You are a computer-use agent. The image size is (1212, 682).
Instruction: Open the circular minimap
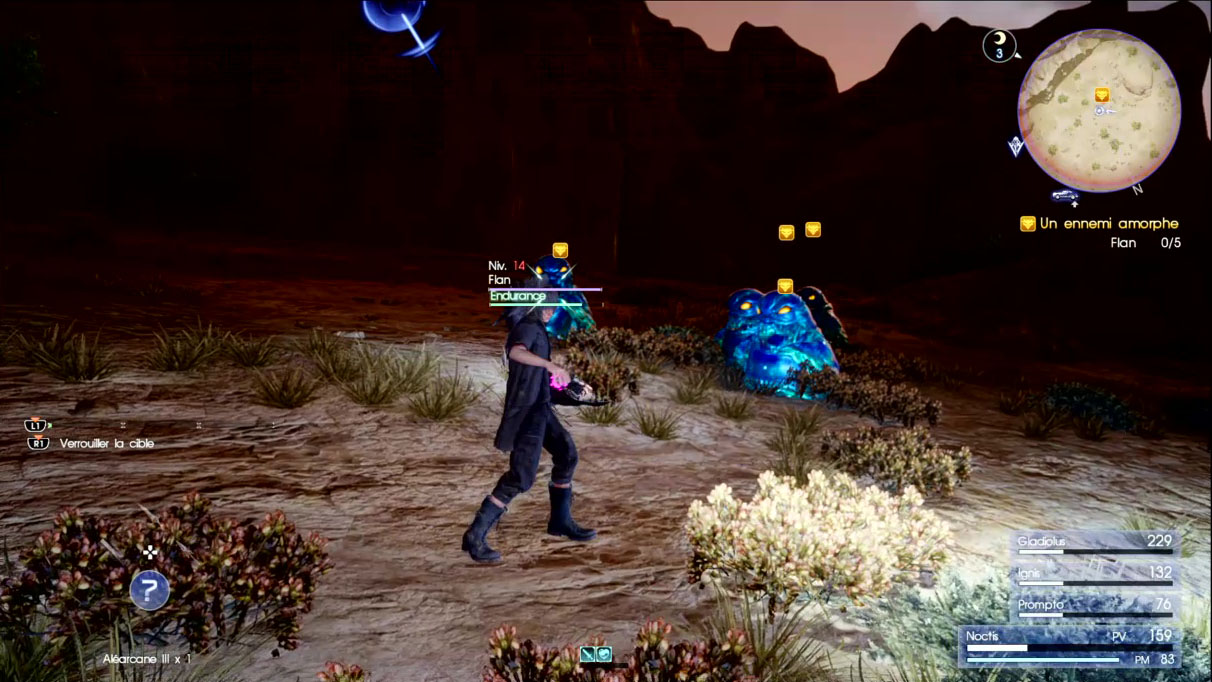point(1098,110)
